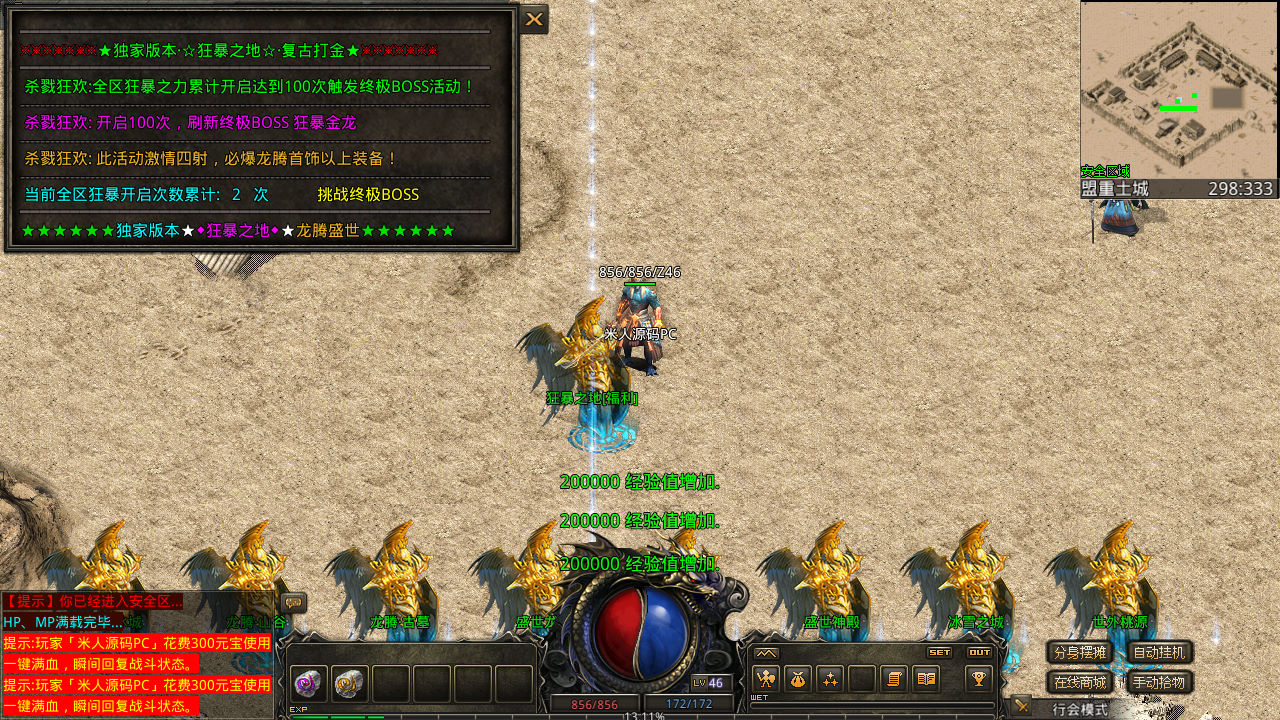
Task: Click the OUT exit button
Action: tap(980, 652)
